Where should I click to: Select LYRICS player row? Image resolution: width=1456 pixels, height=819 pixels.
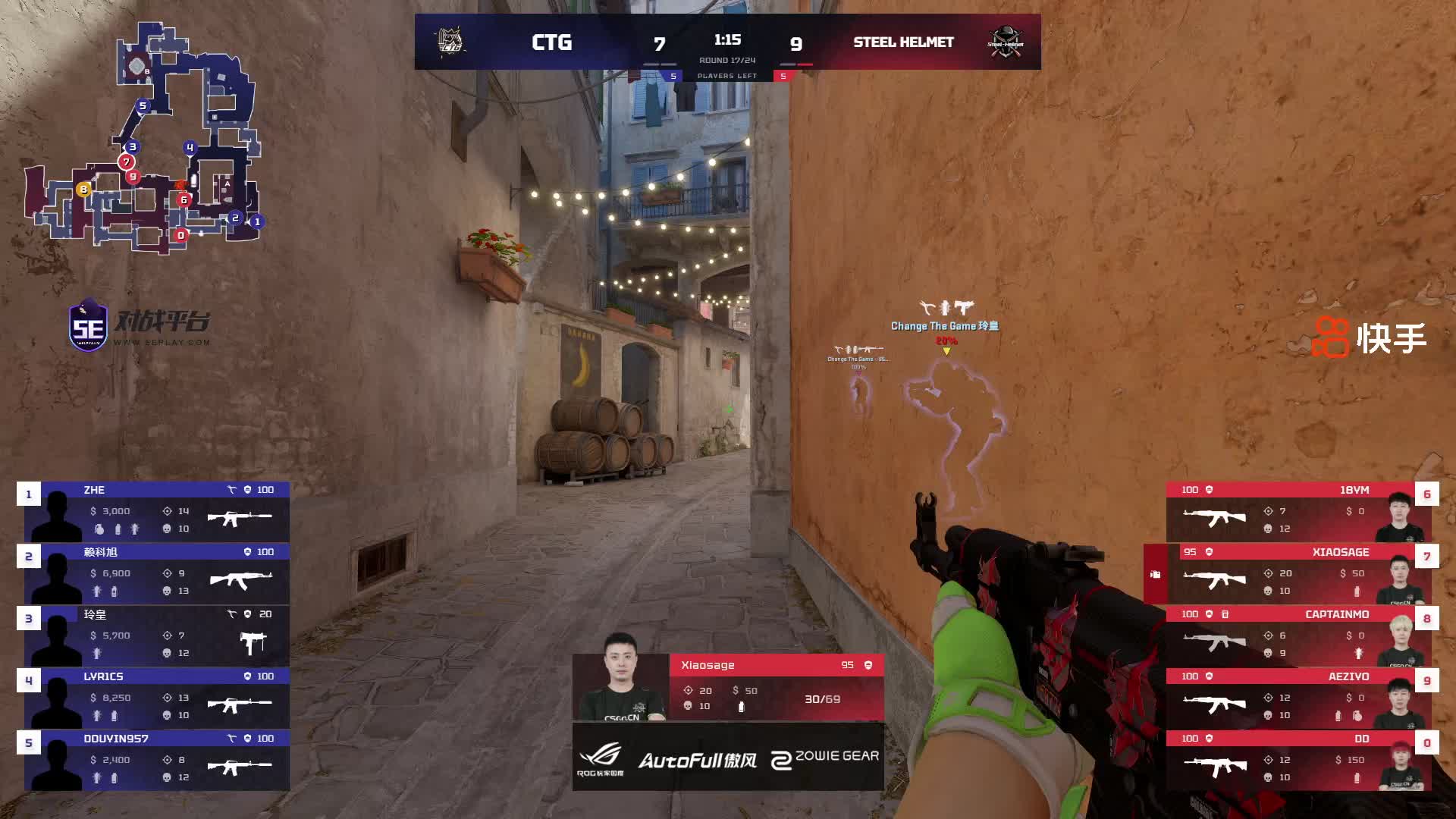point(157,698)
